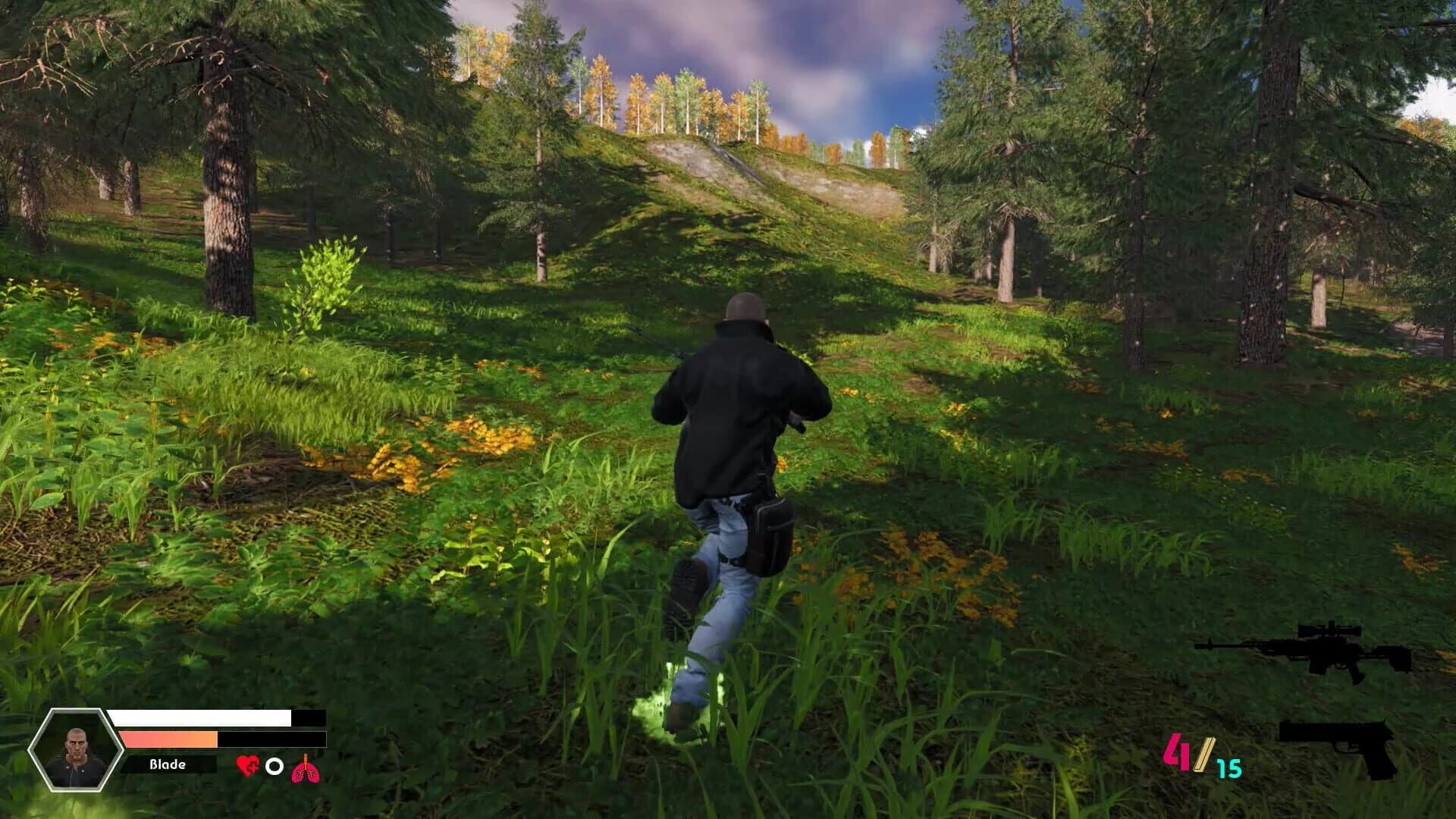Click the orange stamina bar

167,738
